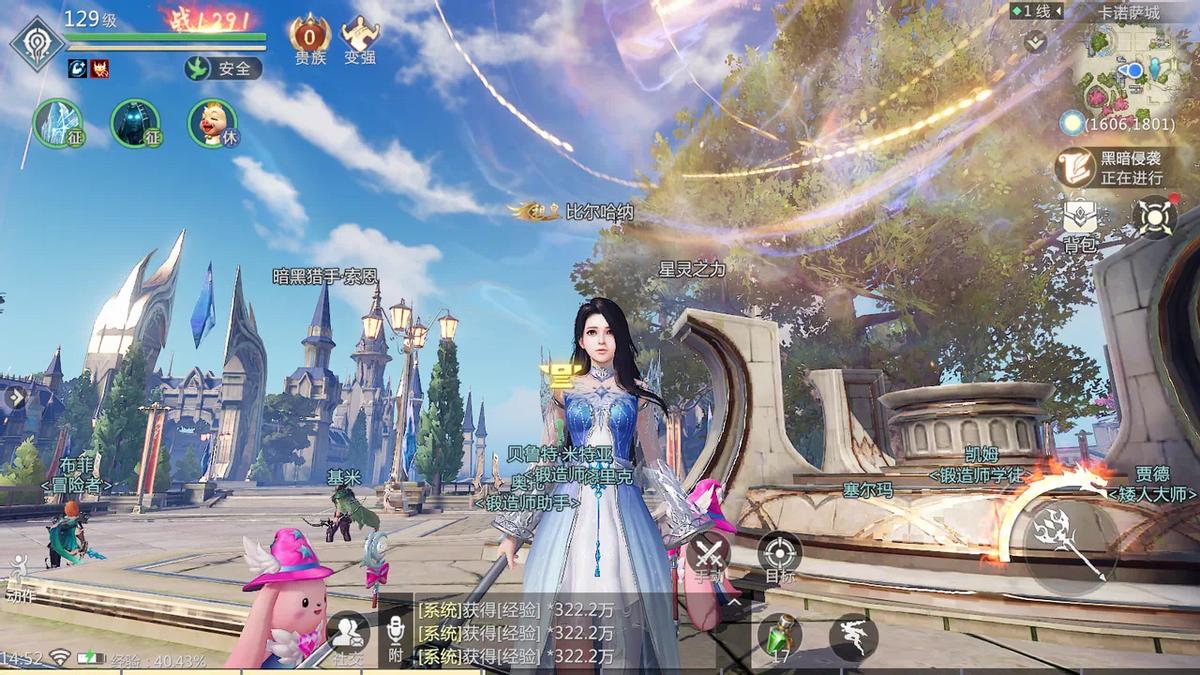Open the 黑暗侵袭 event tracker
Viewport: 1200px width, 675px height.
(x=1120, y=167)
